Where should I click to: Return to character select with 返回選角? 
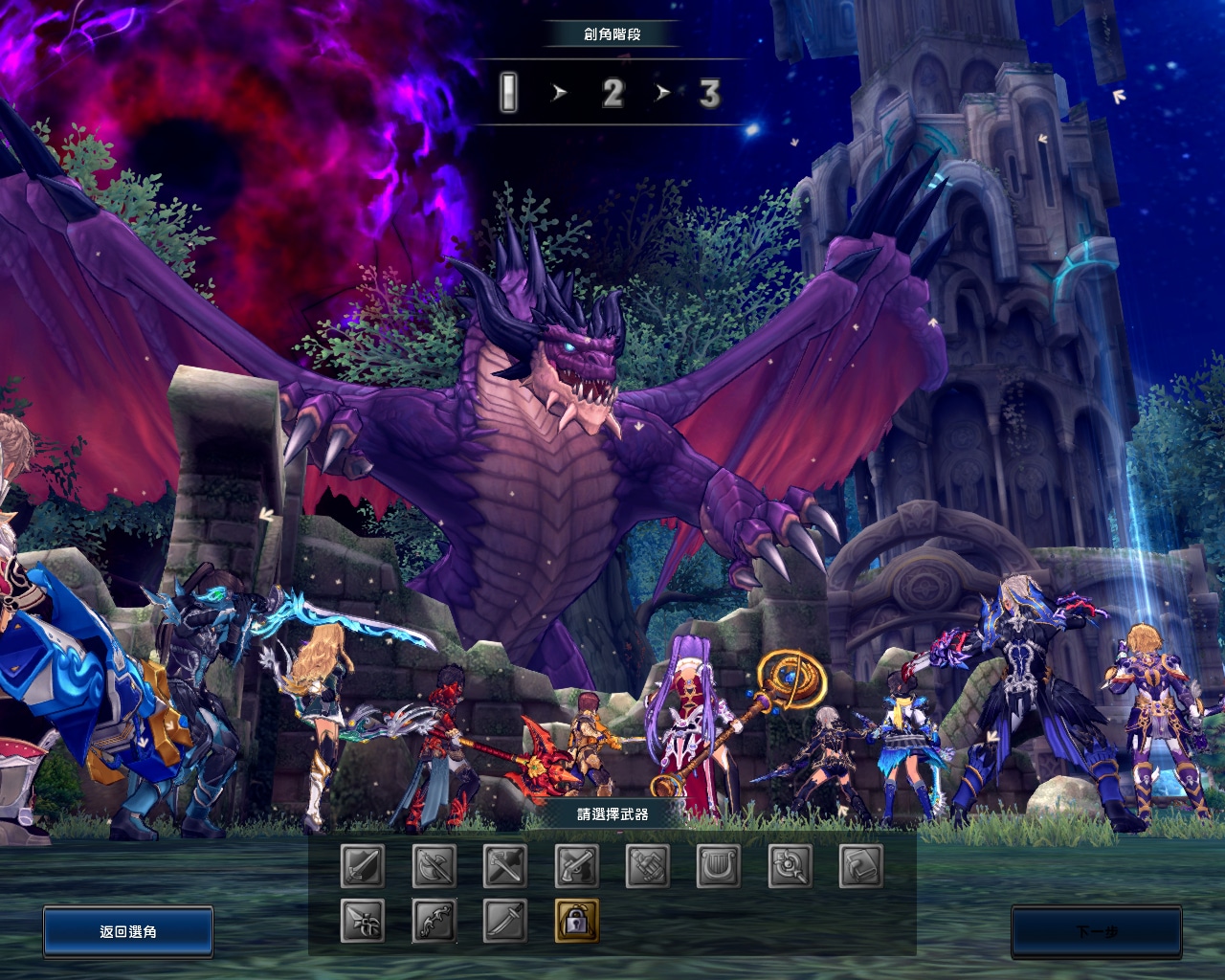(128, 931)
